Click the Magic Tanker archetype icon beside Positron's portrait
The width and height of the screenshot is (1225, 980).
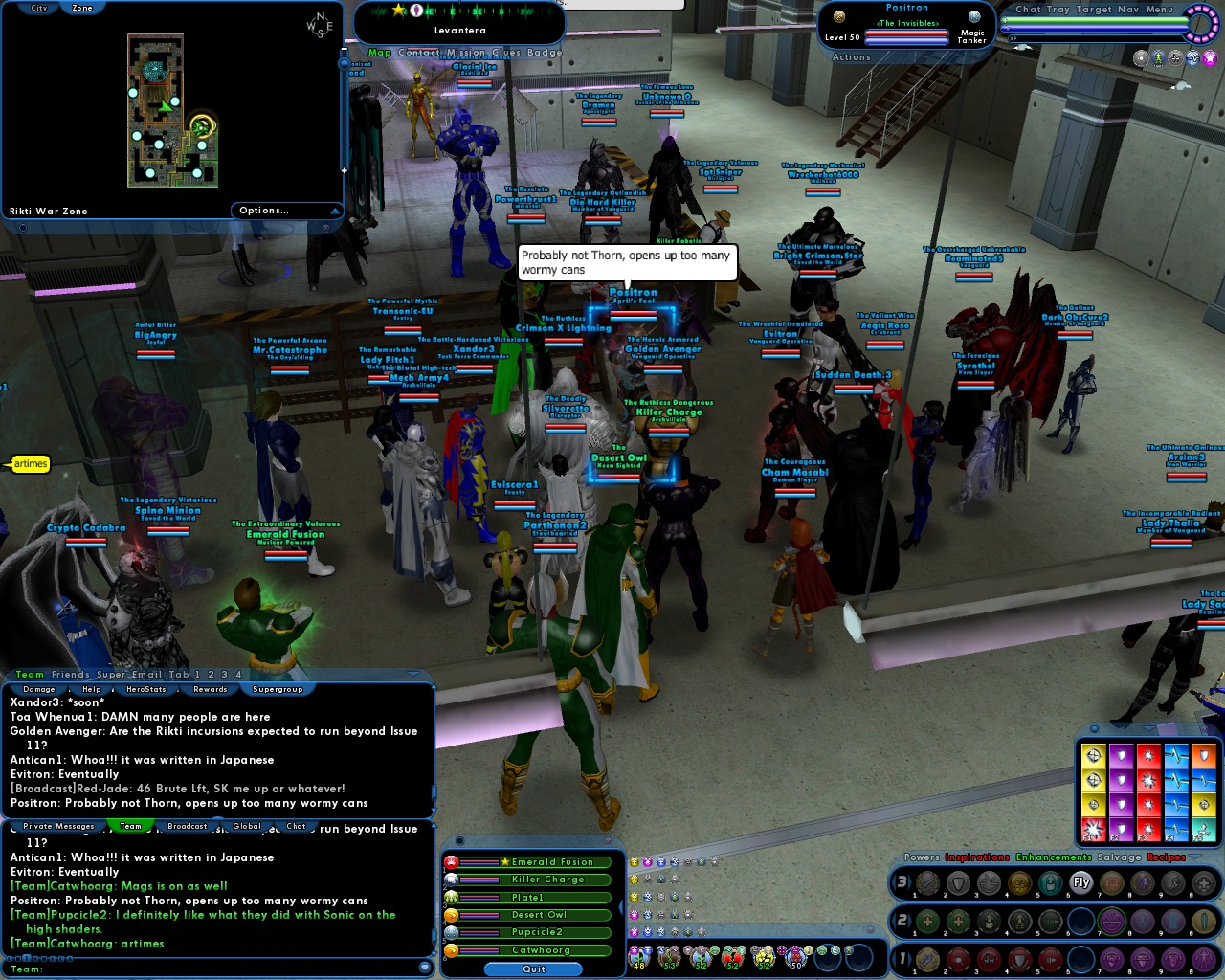[x=972, y=16]
